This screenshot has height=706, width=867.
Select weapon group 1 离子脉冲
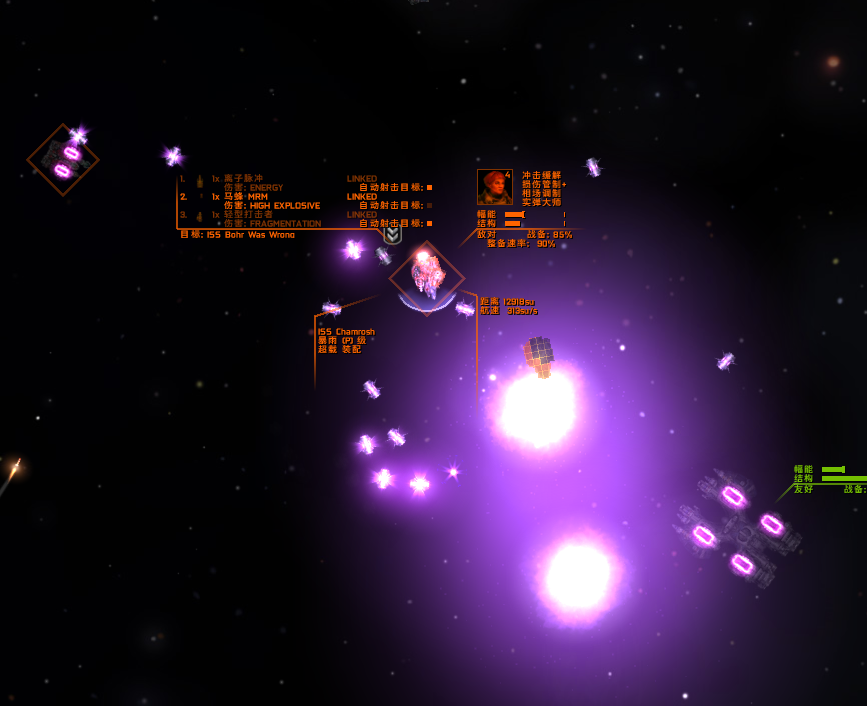tap(240, 179)
